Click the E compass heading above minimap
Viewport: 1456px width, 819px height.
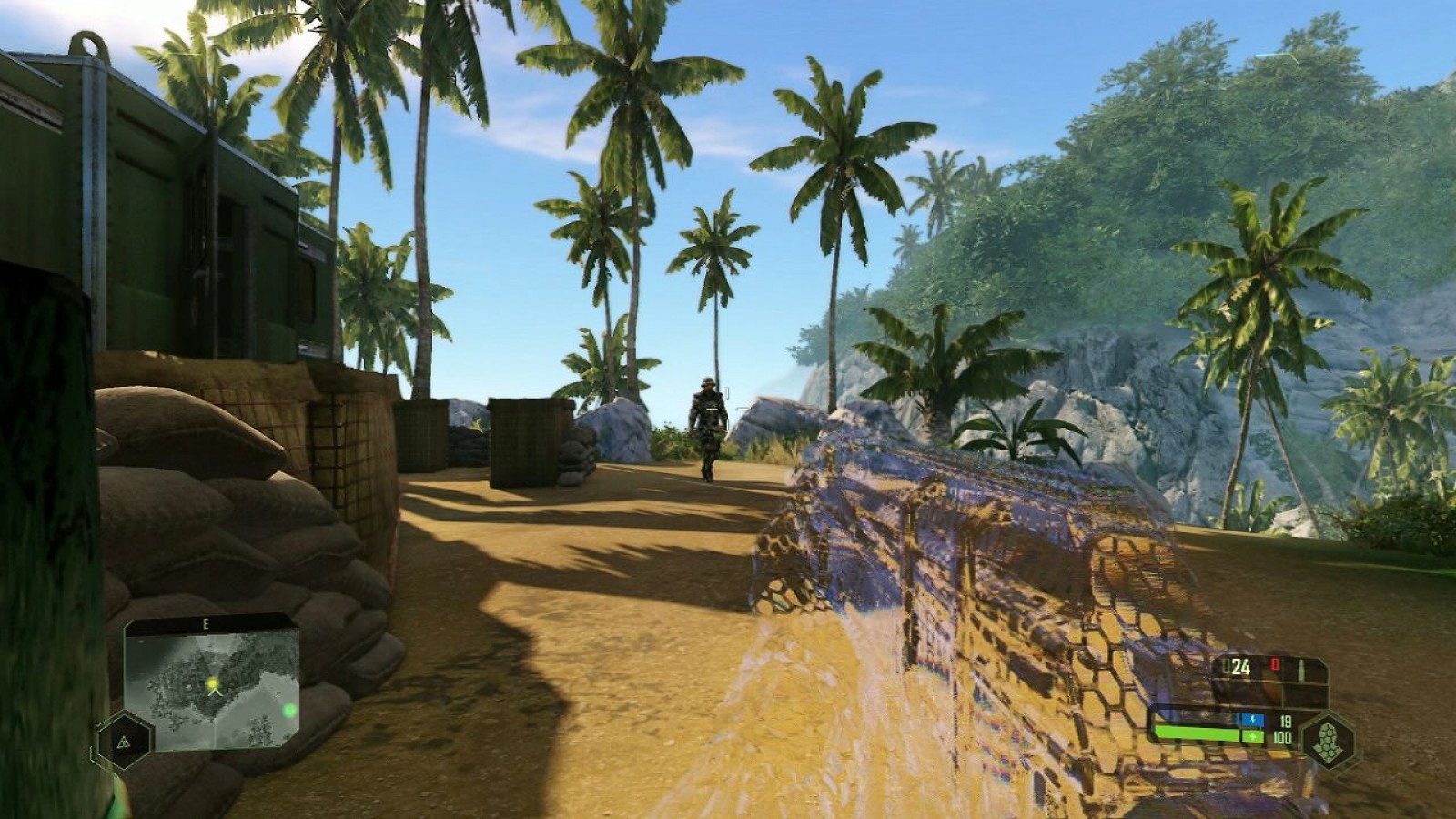pyautogui.click(x=206, y=624)
